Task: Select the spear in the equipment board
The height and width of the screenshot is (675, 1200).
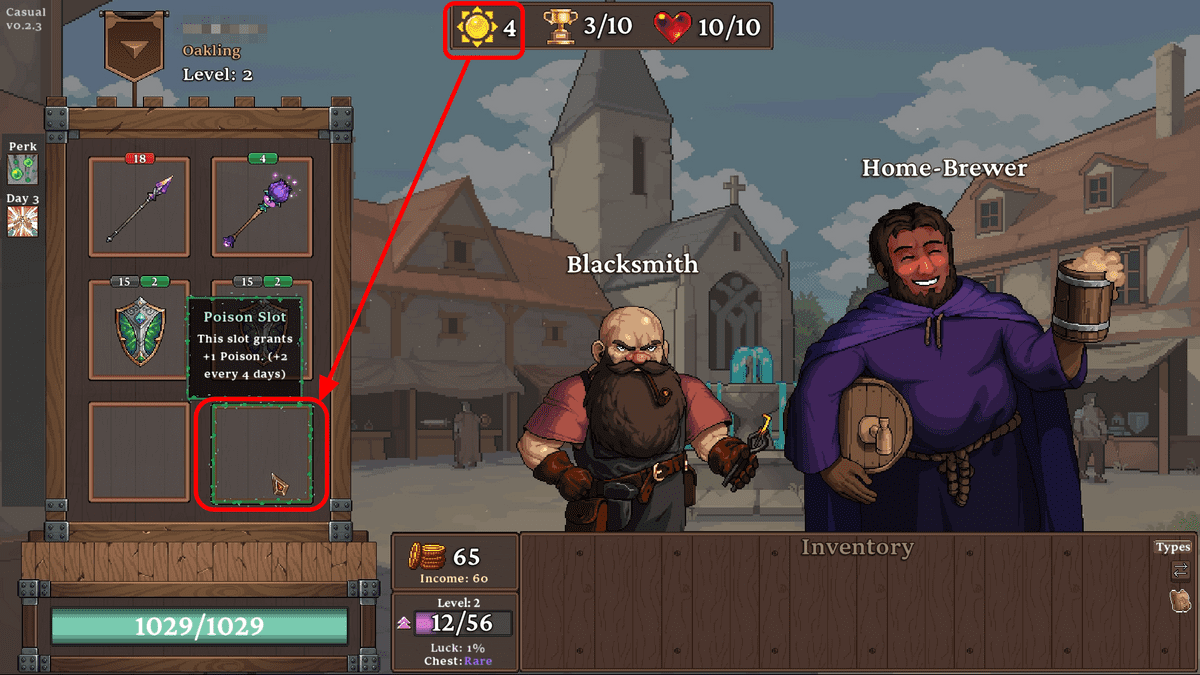Action: tap(139, 208)
